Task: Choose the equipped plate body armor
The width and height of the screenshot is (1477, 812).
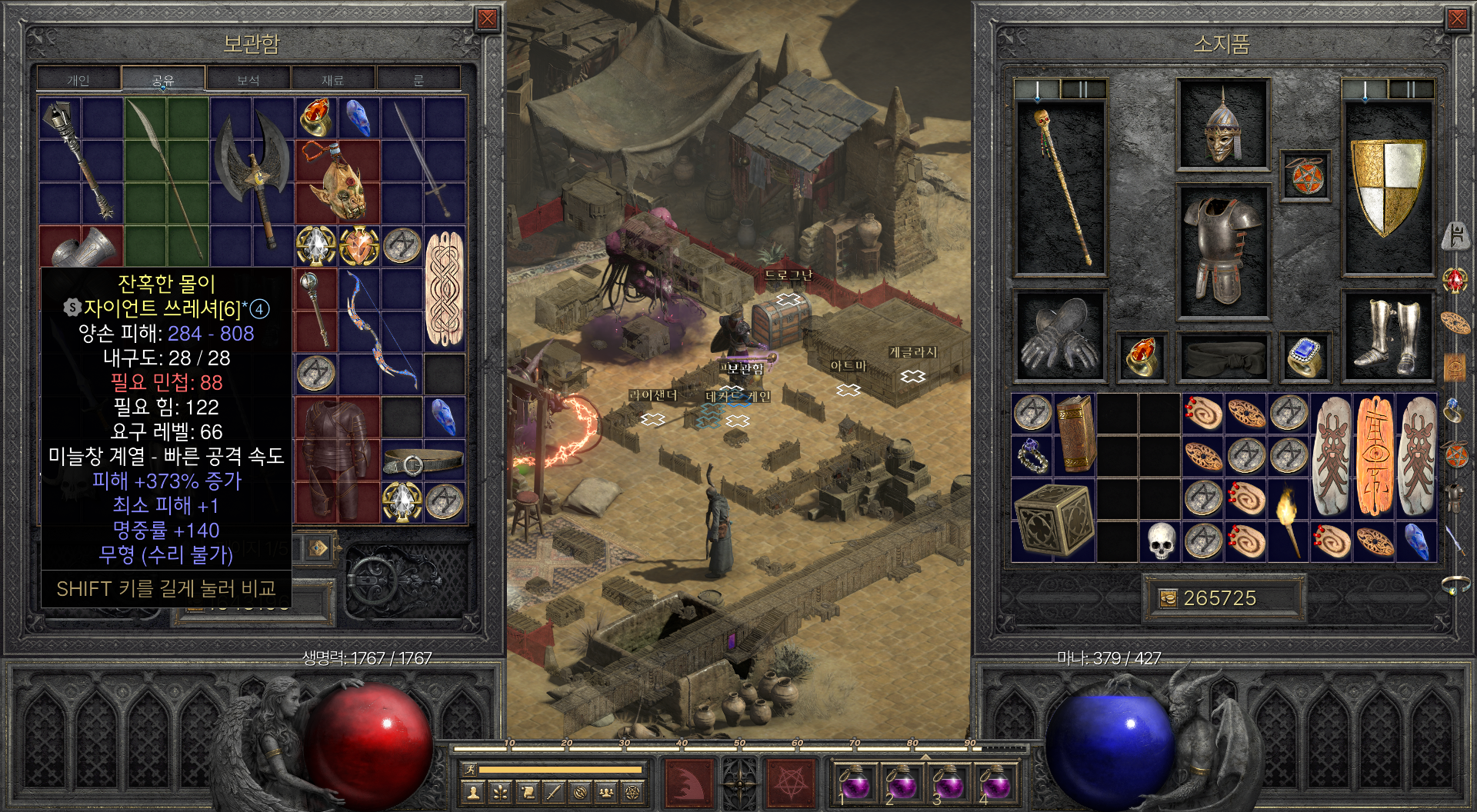Action: 1222,250
